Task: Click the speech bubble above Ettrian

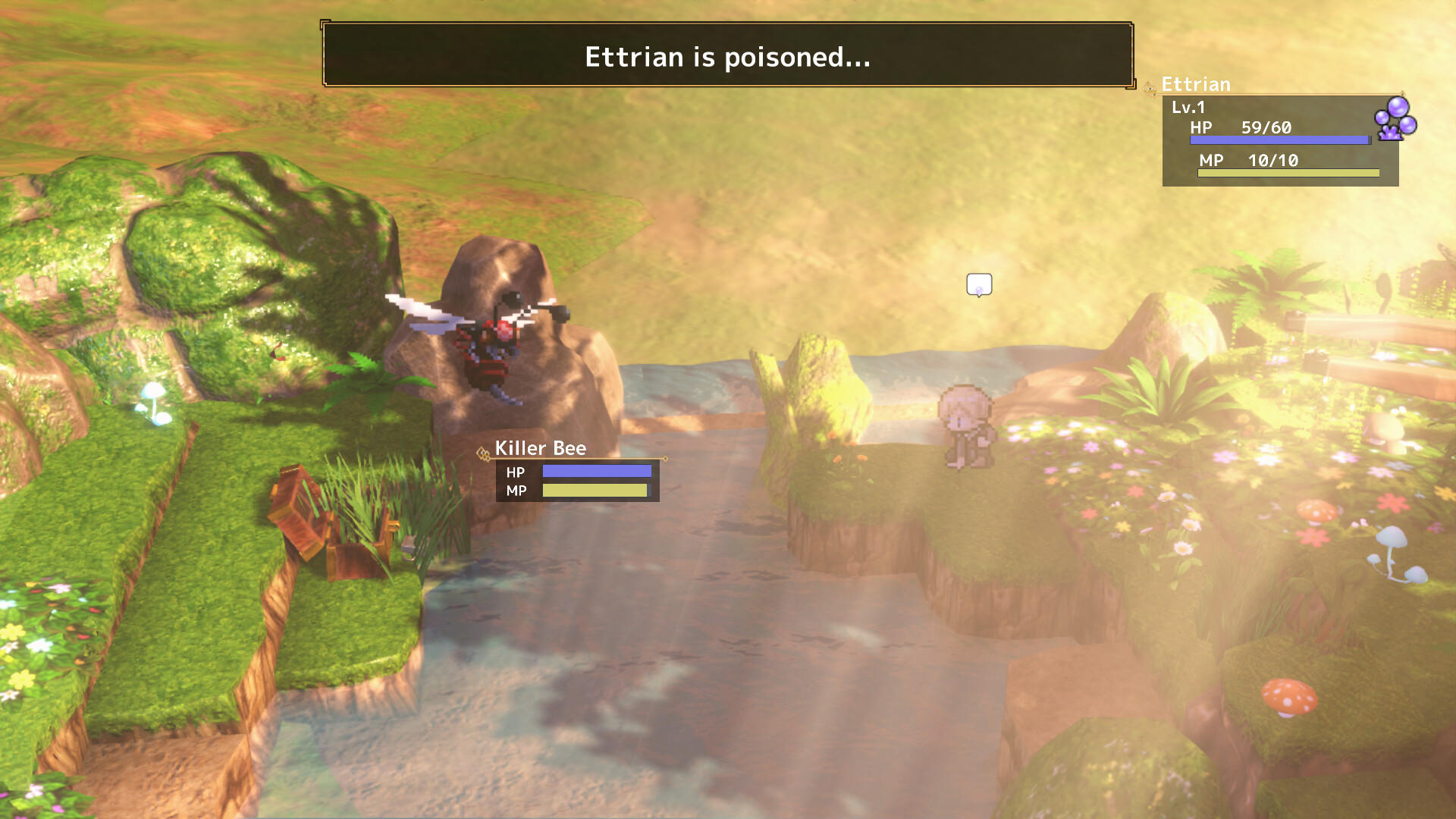Action: click(x=979, y=284)
